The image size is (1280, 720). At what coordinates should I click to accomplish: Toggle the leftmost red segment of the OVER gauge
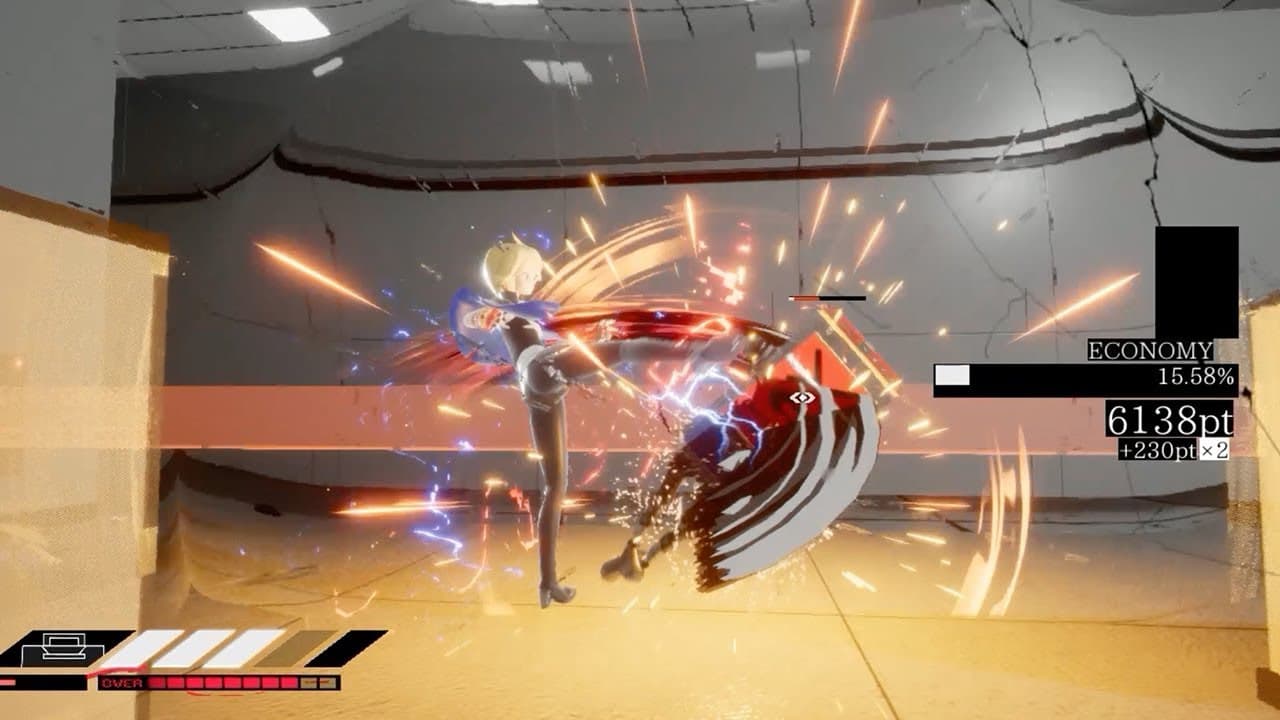coord(157,682)
